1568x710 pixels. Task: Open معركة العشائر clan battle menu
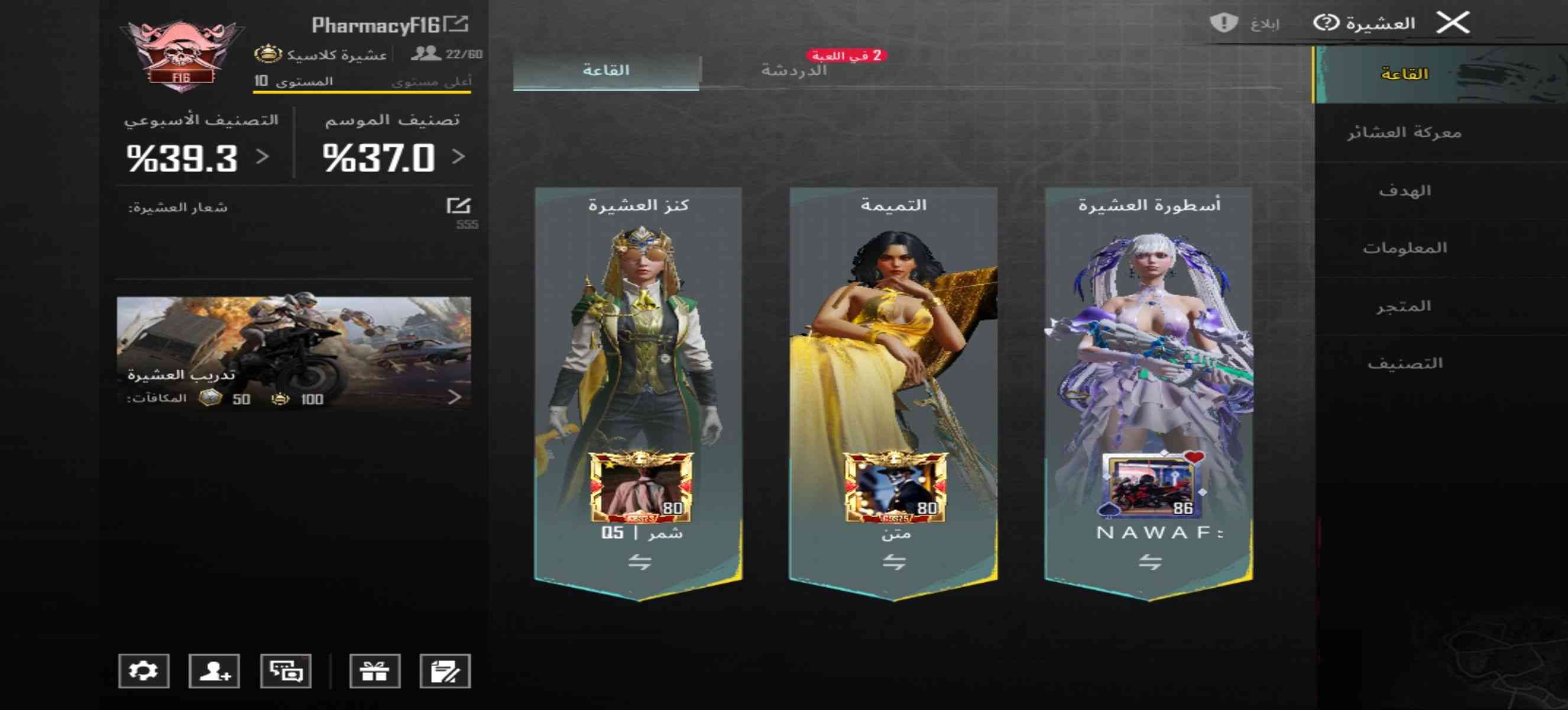point(1404,132)
